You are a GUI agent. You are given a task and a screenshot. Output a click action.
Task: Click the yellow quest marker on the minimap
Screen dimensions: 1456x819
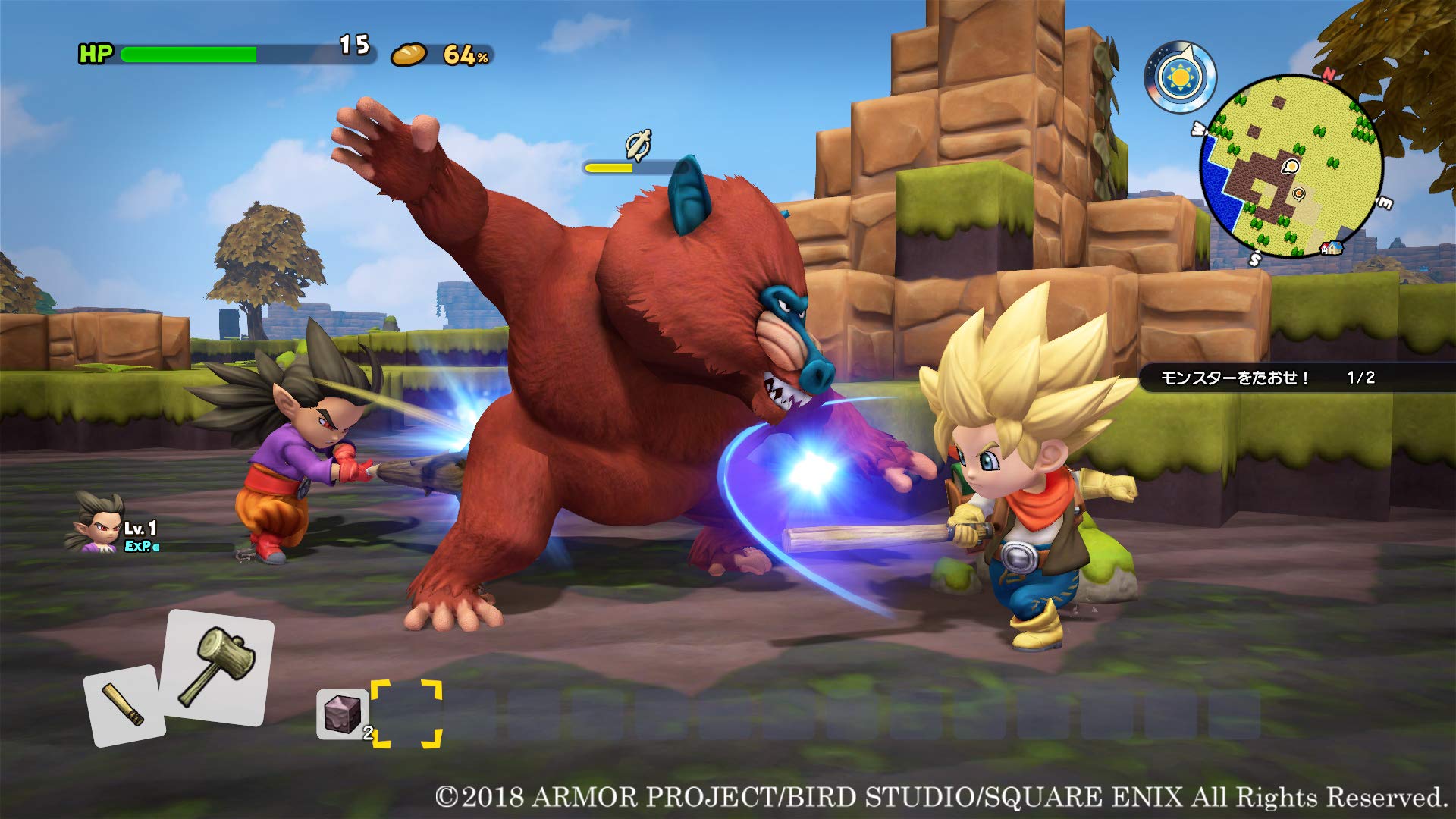(1291, 167)
